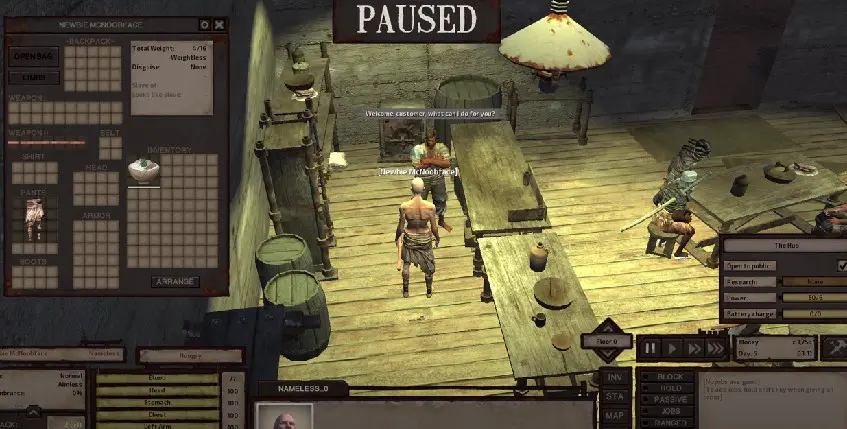Open the INV inventory panel
847x429 pixels.
coord(616,377)
